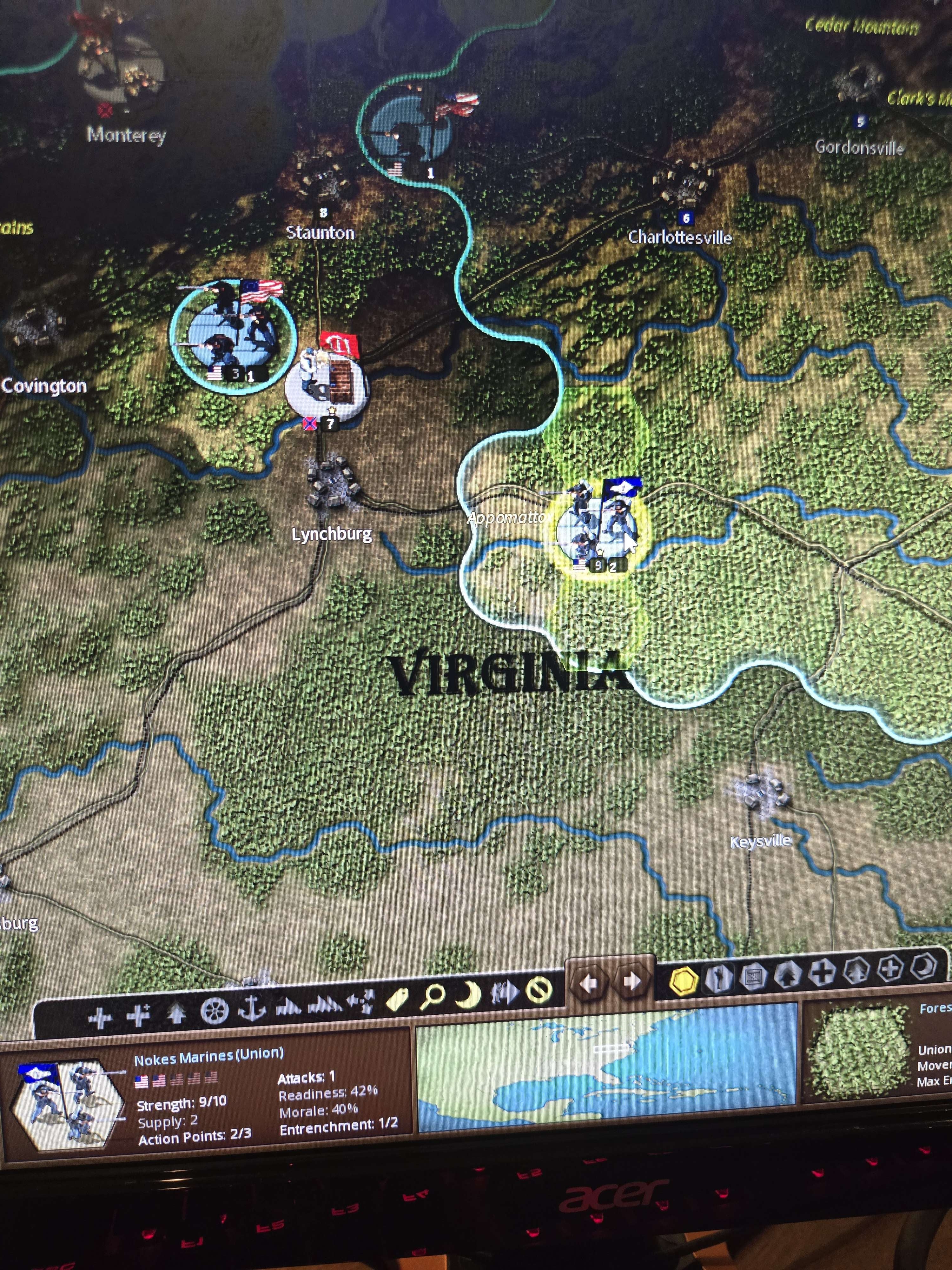Viewport: 952px width, 1270px height.
Task: Select the wagon wheel toolbar icon
Action: click(x=215, y=1011)
